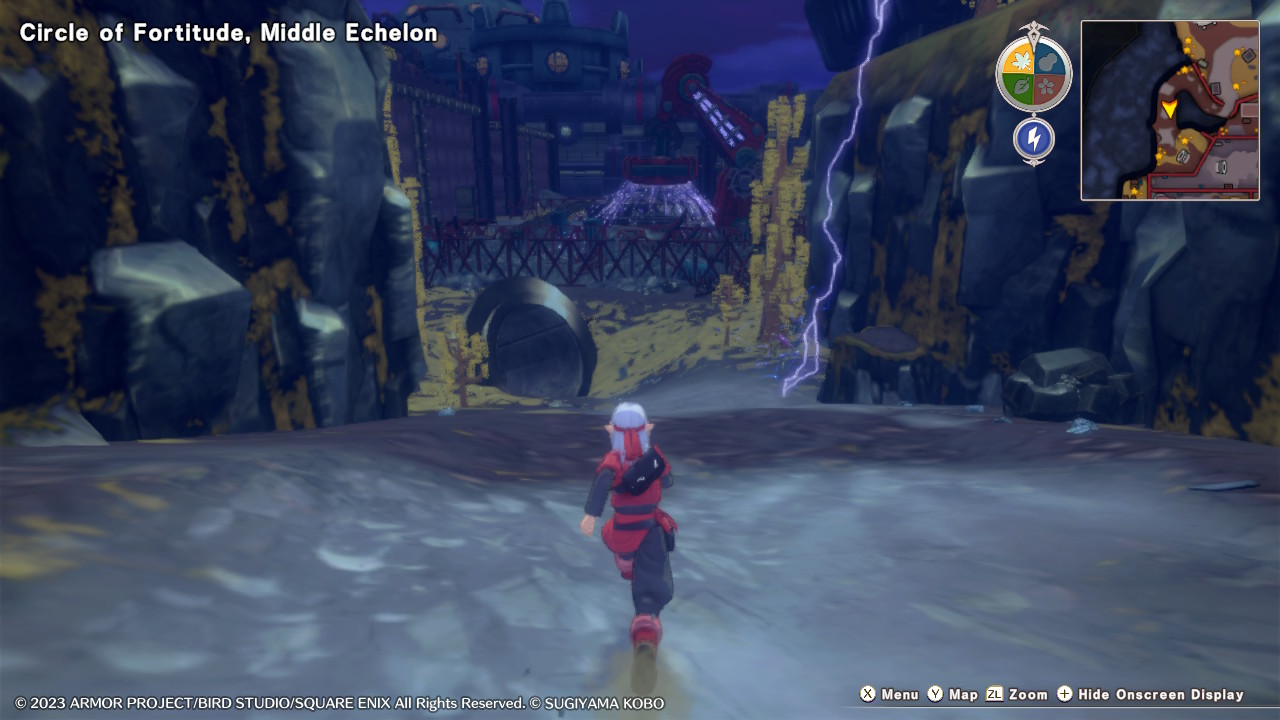The image size is (1280, 720).
Task: Click the plus button icon beside Hide Onscreen Display
Action: (x=1065, y=694)
